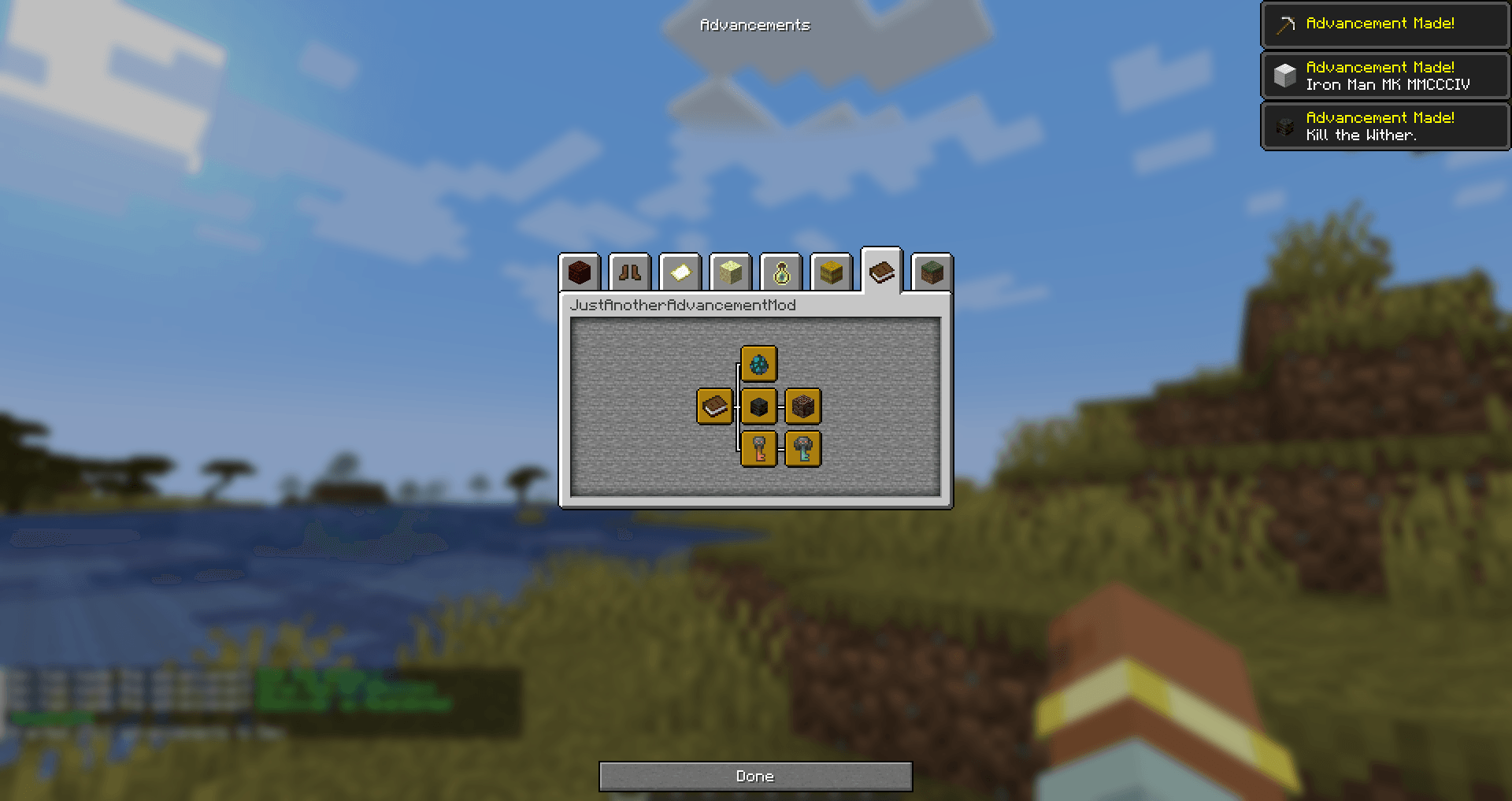Open the grass block tab on the far right
Screen dimensions: 1512x801
930,272
